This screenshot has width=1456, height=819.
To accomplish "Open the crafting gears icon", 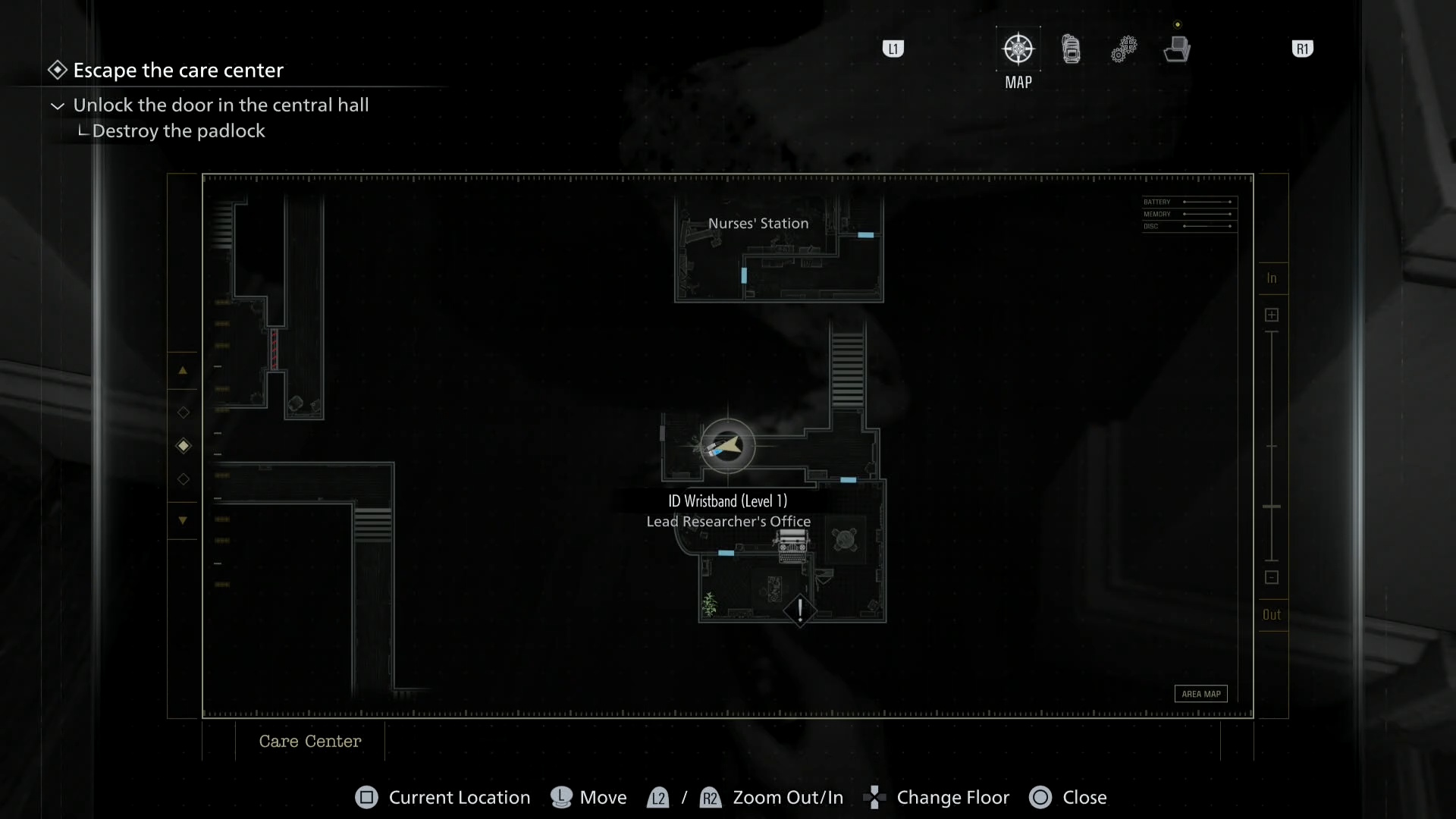I will [1125, 48].
